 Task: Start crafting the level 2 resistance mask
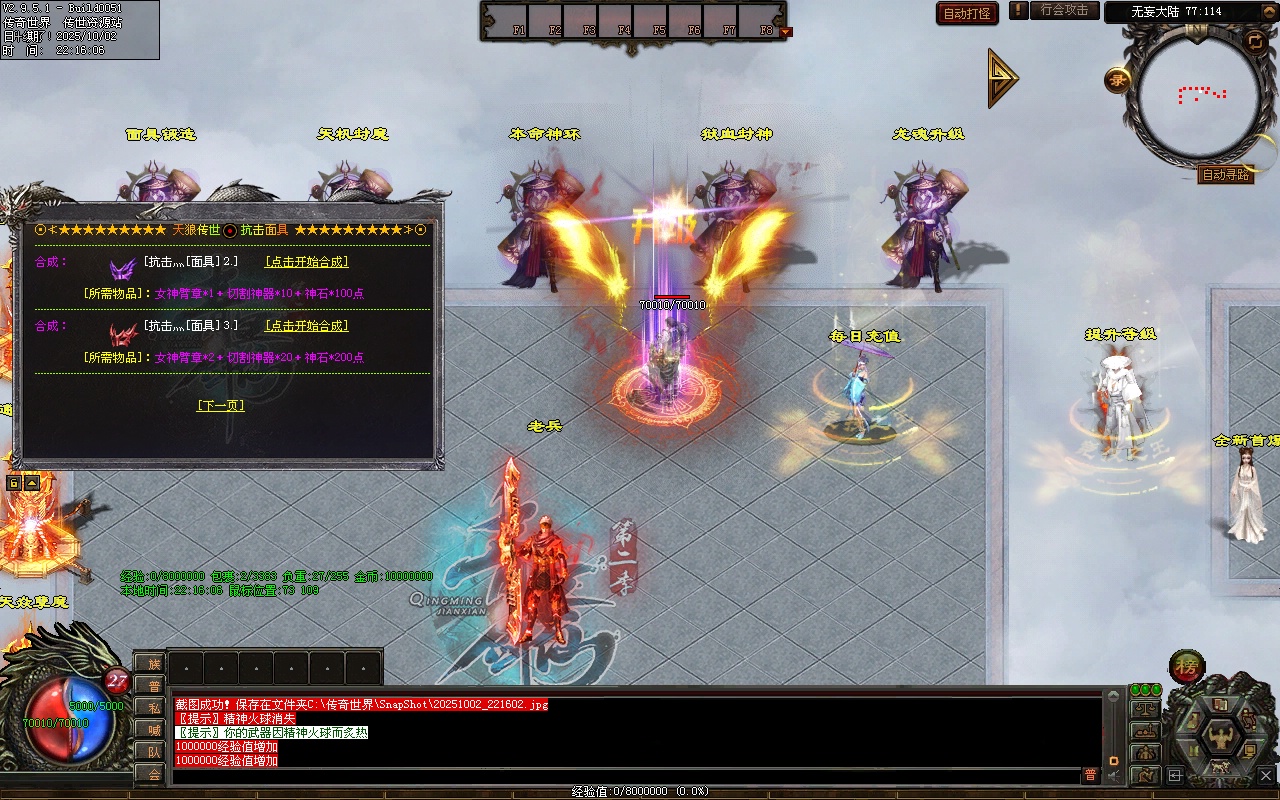(x=306, y=262)
